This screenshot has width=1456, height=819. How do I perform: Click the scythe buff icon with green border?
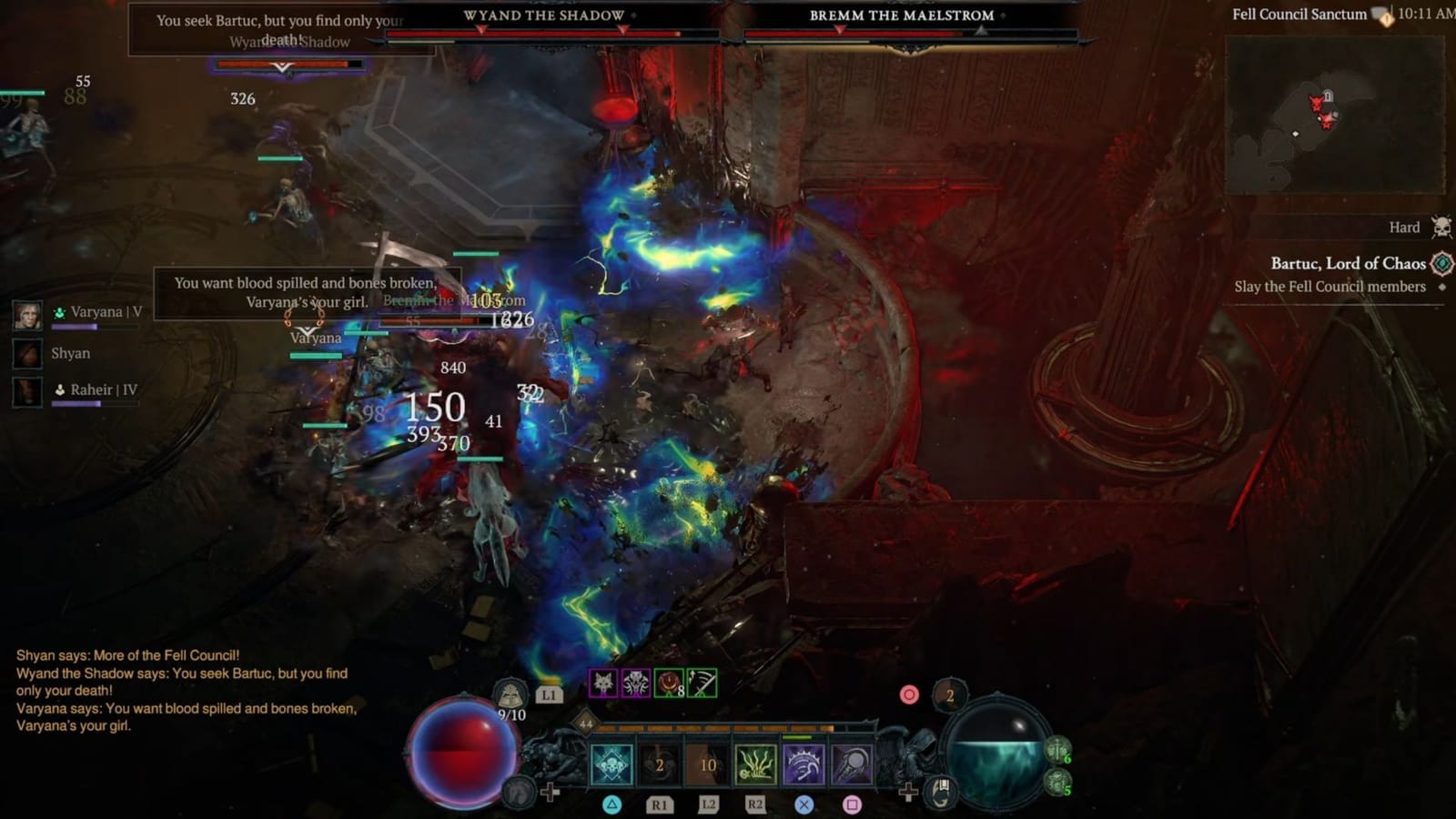pyautogui.click(x=701, y=682)
